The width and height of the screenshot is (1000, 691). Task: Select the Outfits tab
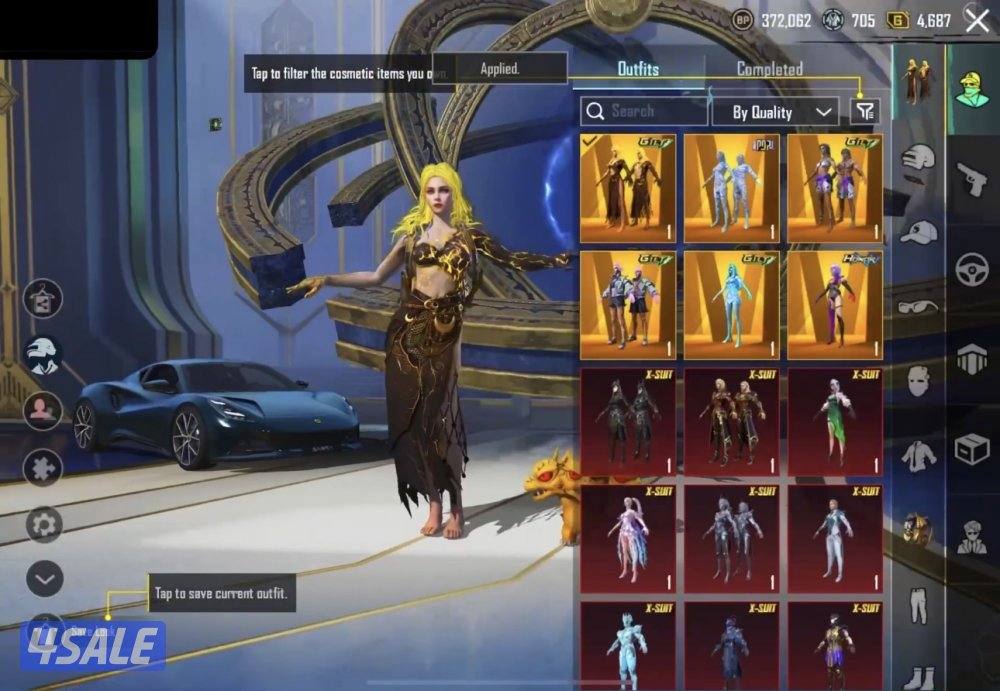pyautogui.click(x=638, y=70)
